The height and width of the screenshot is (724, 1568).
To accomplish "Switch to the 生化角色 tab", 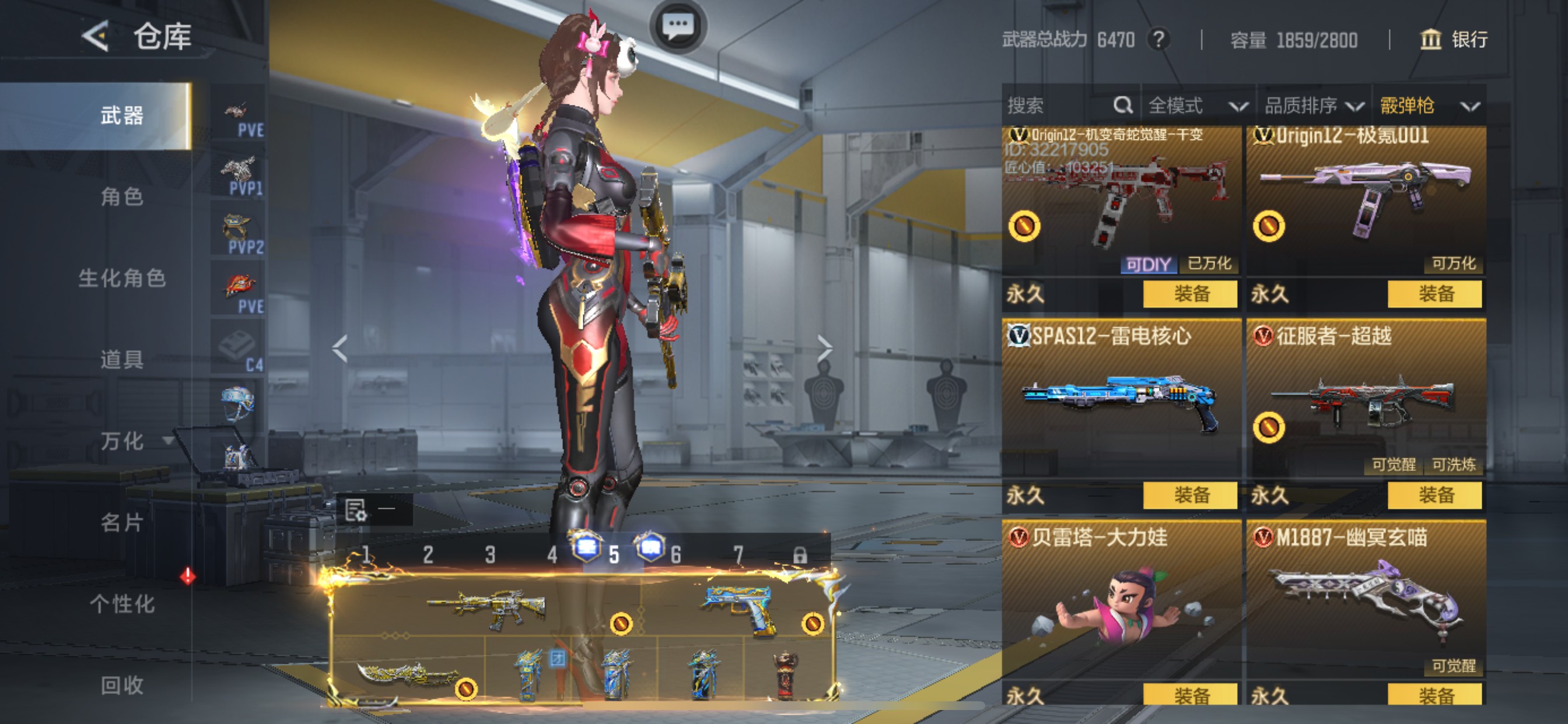I will click(x=122, y=278).
